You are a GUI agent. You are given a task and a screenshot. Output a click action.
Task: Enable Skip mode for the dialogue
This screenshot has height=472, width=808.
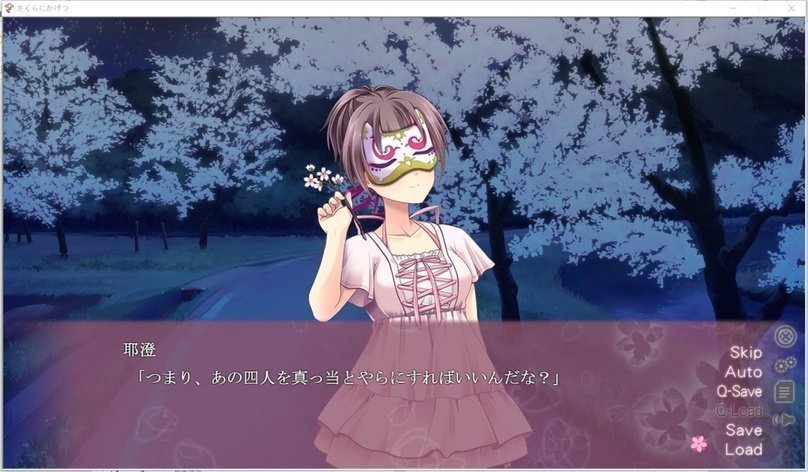(x=745, y=352)
